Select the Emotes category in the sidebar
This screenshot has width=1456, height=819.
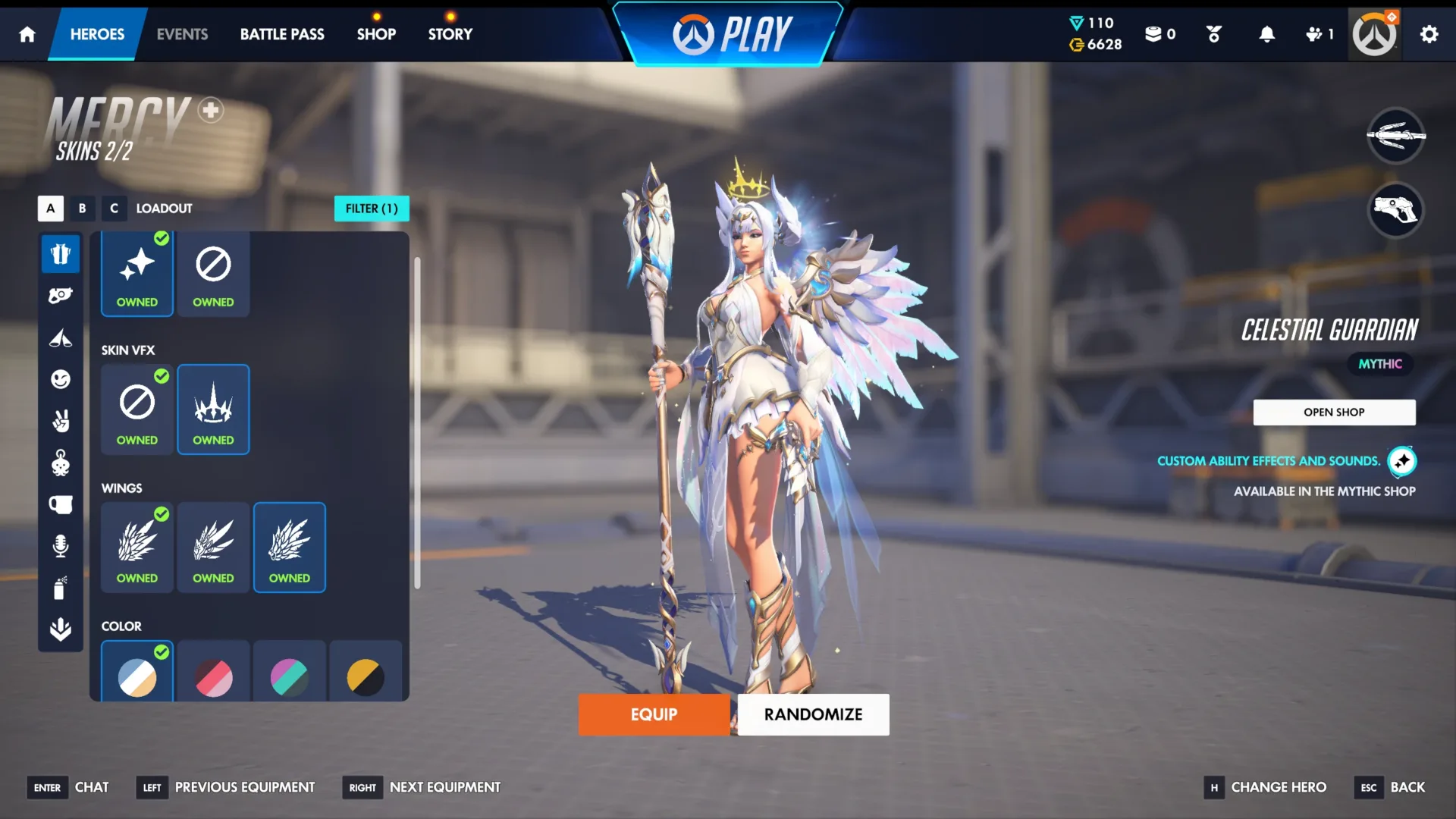(61, 380)
